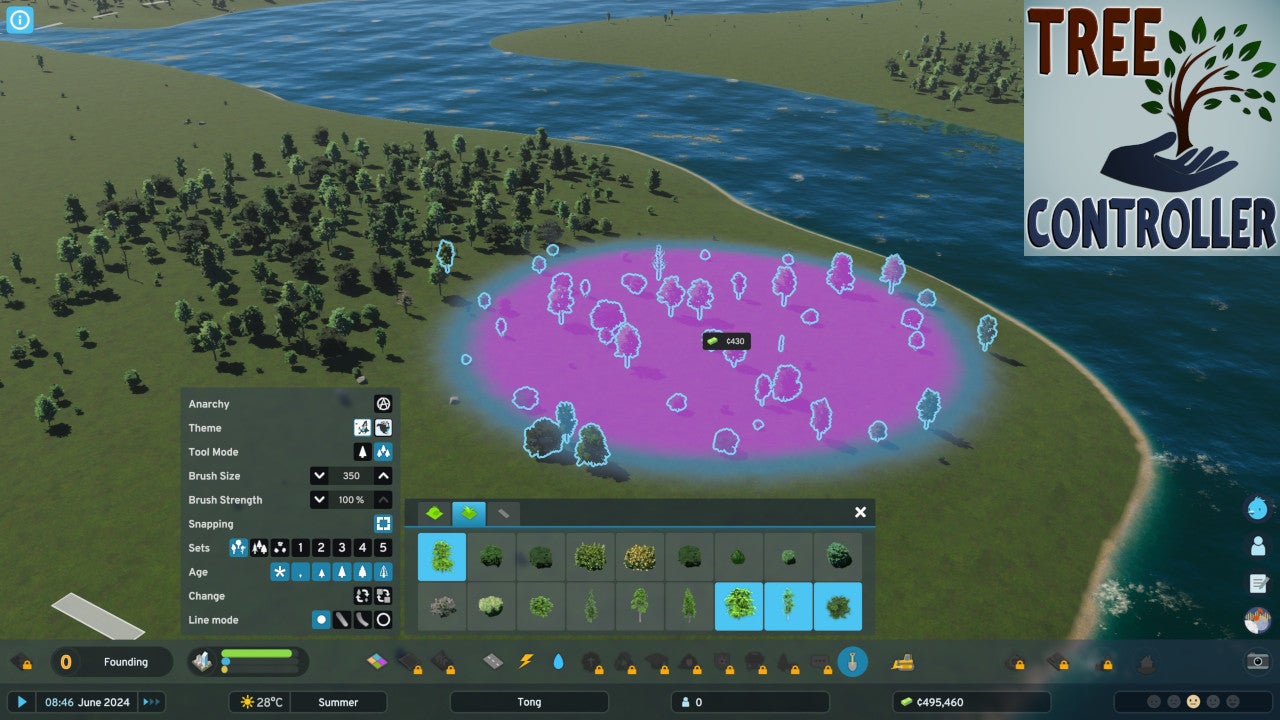The image size is (1280, 720).
Task: Open the info panel at top-left
Action: pos(20,20)
